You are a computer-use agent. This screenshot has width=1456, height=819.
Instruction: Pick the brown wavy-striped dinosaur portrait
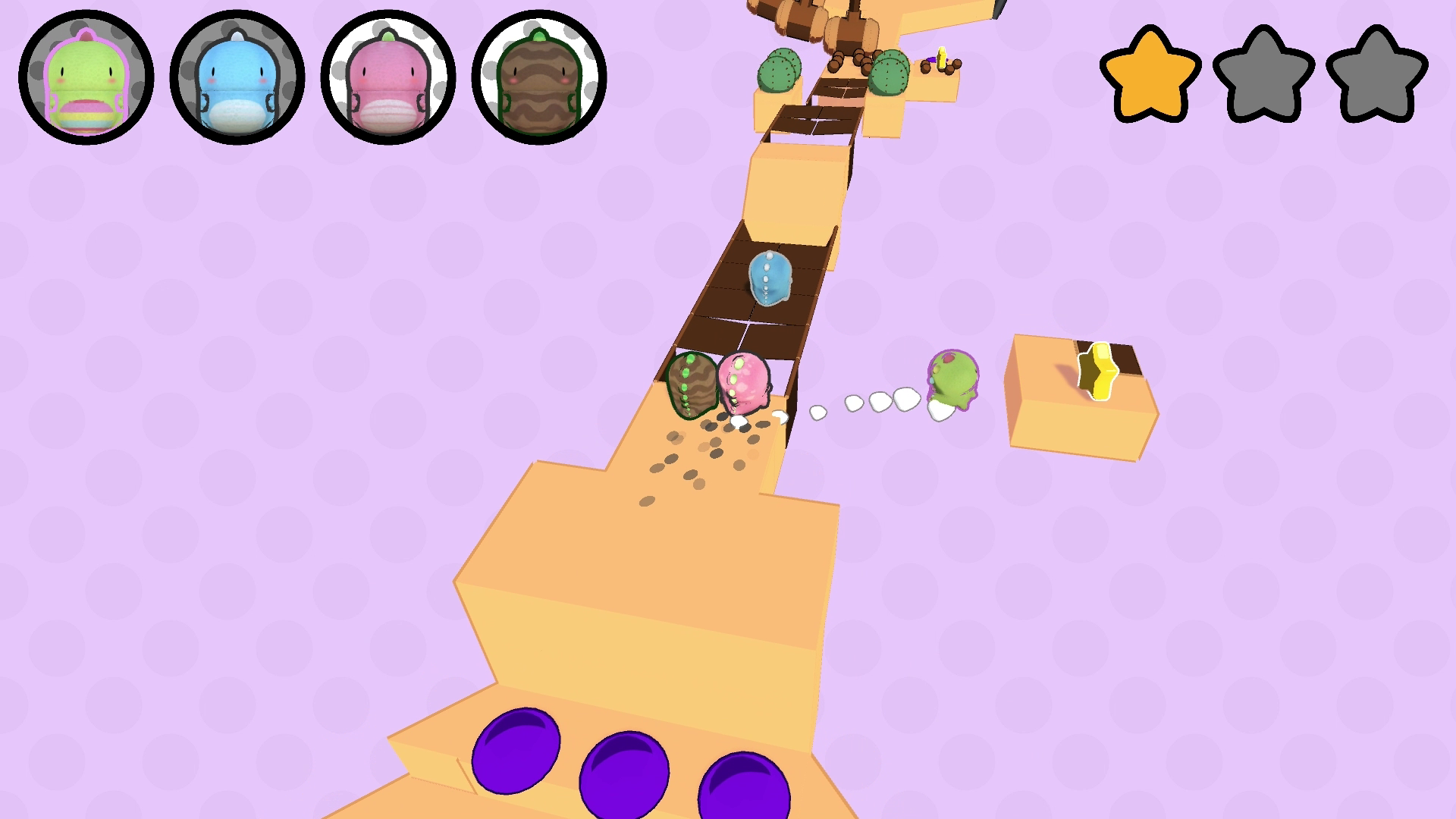coord(538,77)
